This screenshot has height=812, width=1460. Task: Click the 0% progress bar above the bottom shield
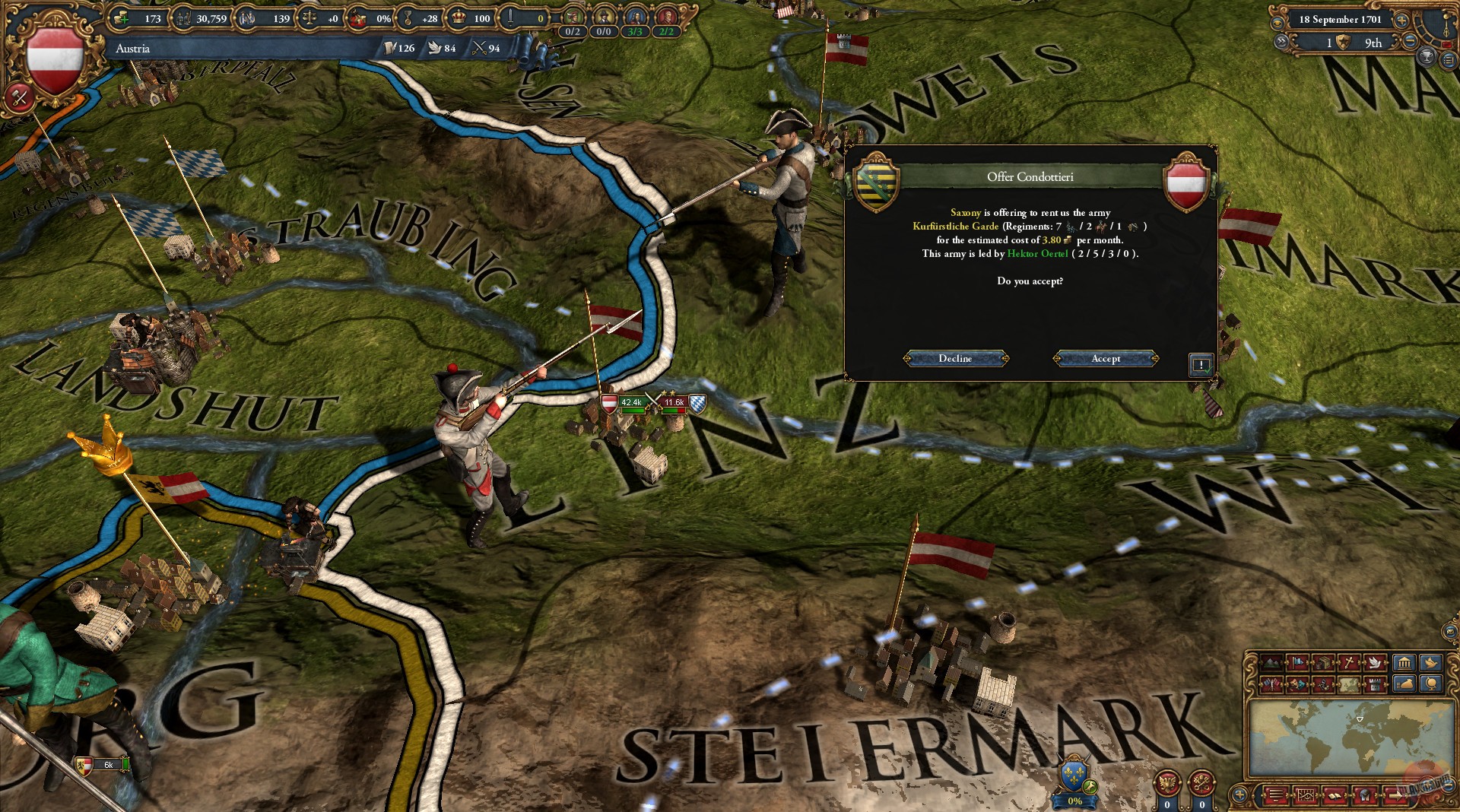coord(1074,799)
